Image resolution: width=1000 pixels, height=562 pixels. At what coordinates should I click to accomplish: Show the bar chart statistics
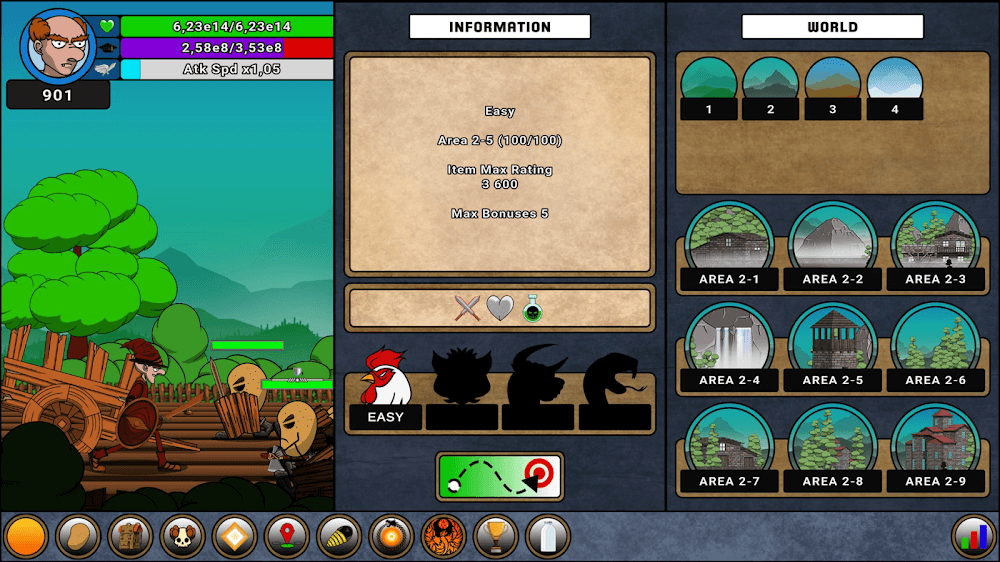973,537
